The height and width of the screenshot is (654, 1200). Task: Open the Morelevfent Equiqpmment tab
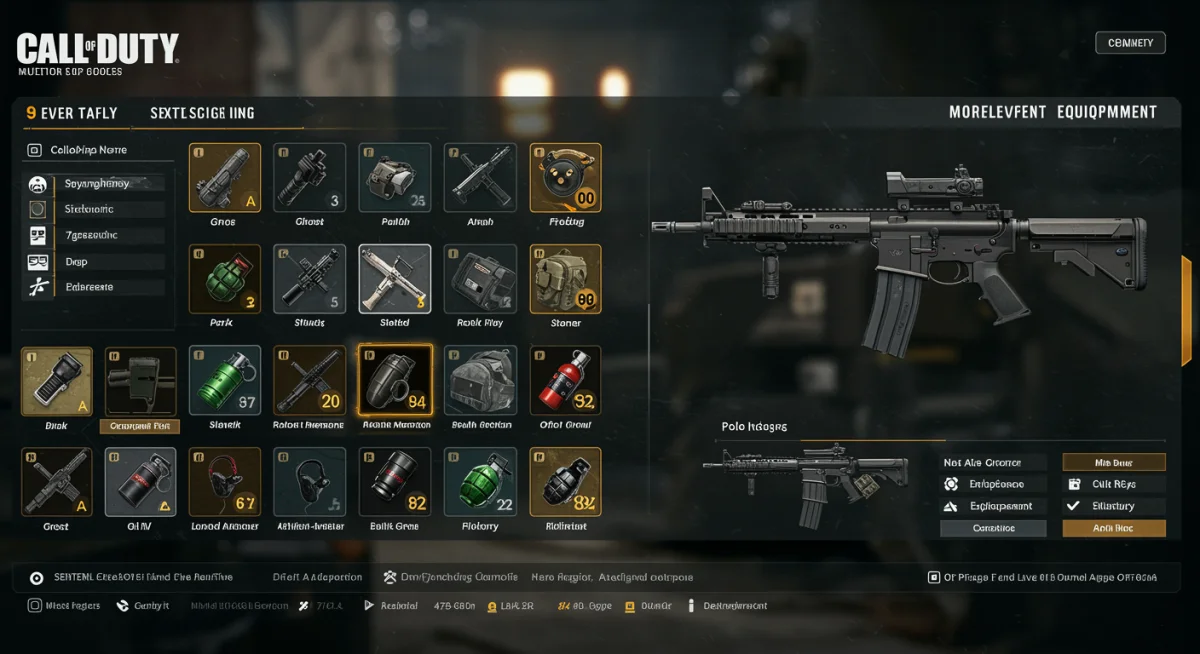coord(1052,113)
